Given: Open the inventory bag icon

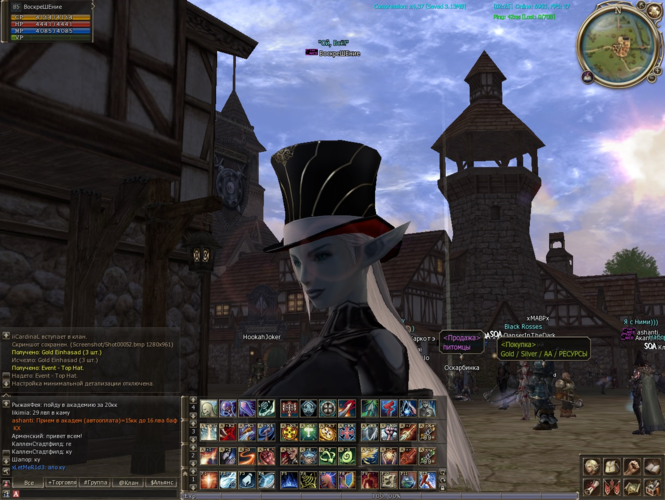Looking at the screenshot, I should coord(611,468).
